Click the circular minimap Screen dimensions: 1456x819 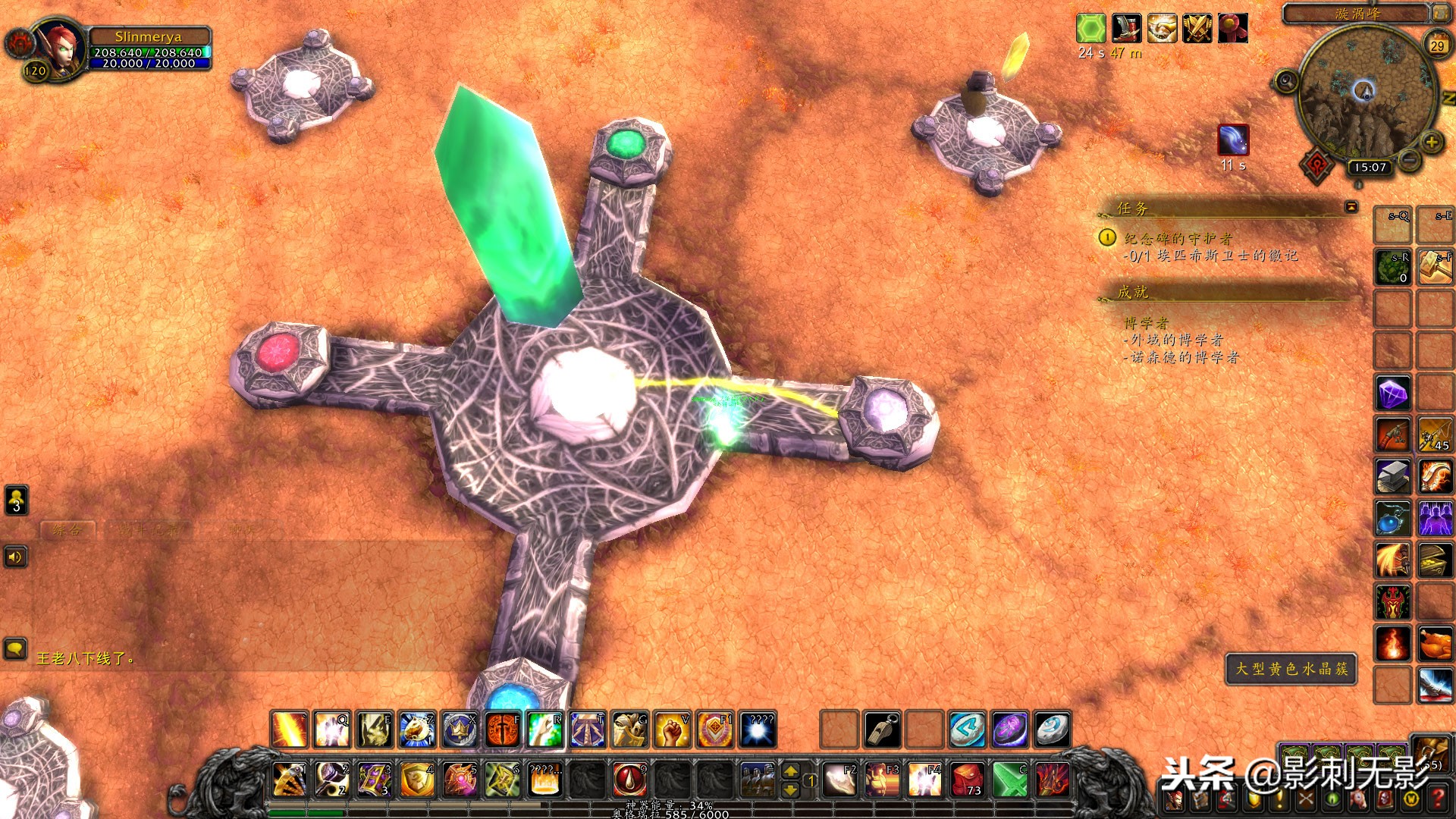point(1365,91)
